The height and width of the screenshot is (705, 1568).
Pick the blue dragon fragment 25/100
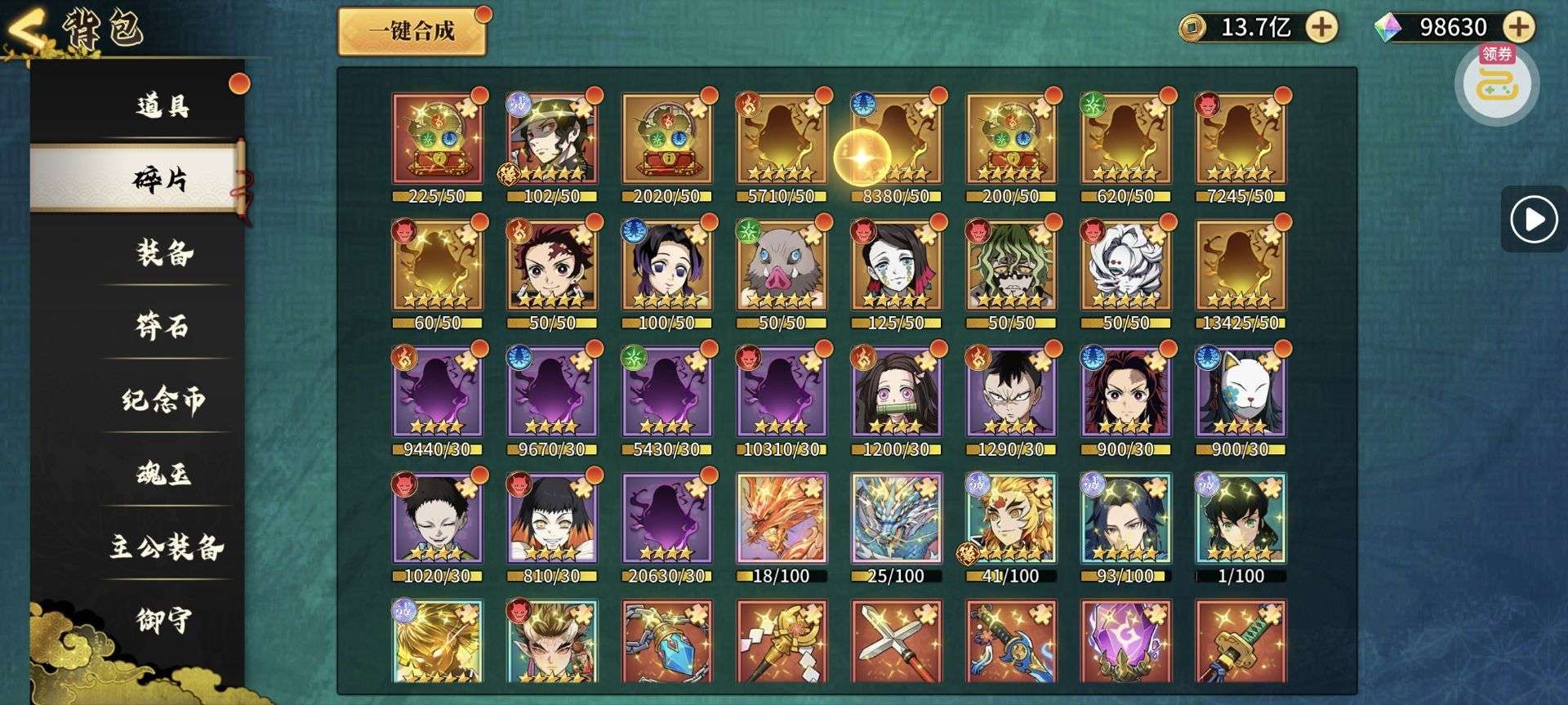(896, 519)
